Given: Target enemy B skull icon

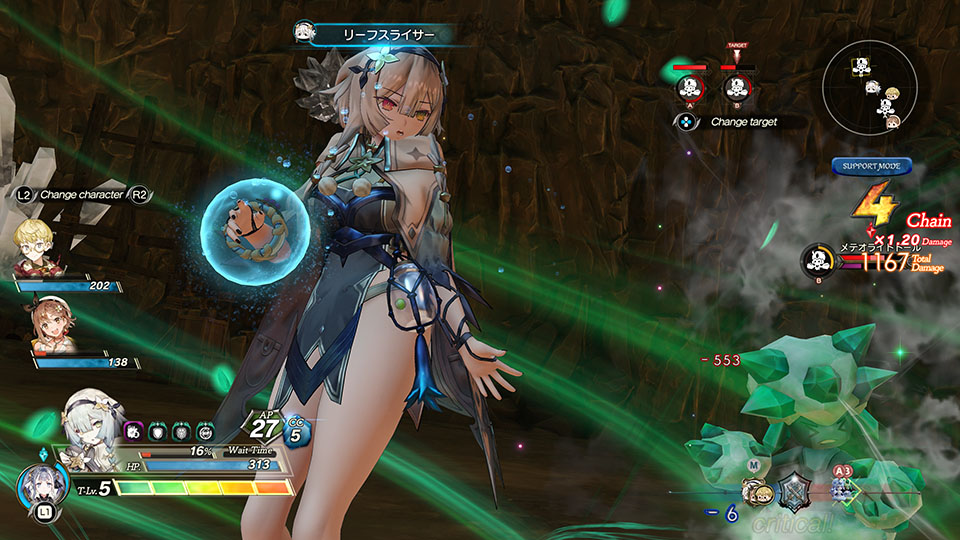Looking at the screenshot, I should pos(737,88).
